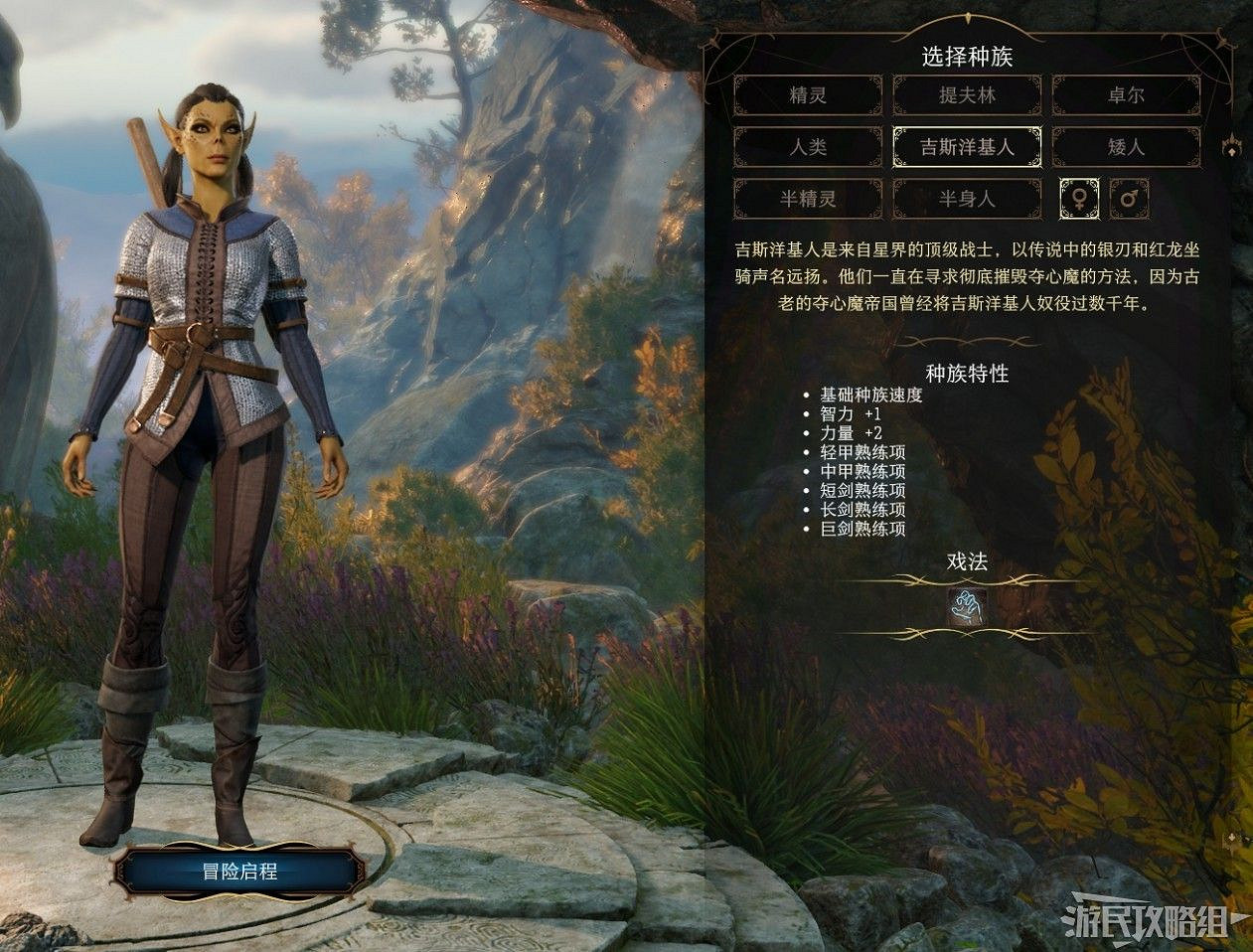
Task: Pick the 半精灵 (Half-Elf) race
Action: (808, 199)
